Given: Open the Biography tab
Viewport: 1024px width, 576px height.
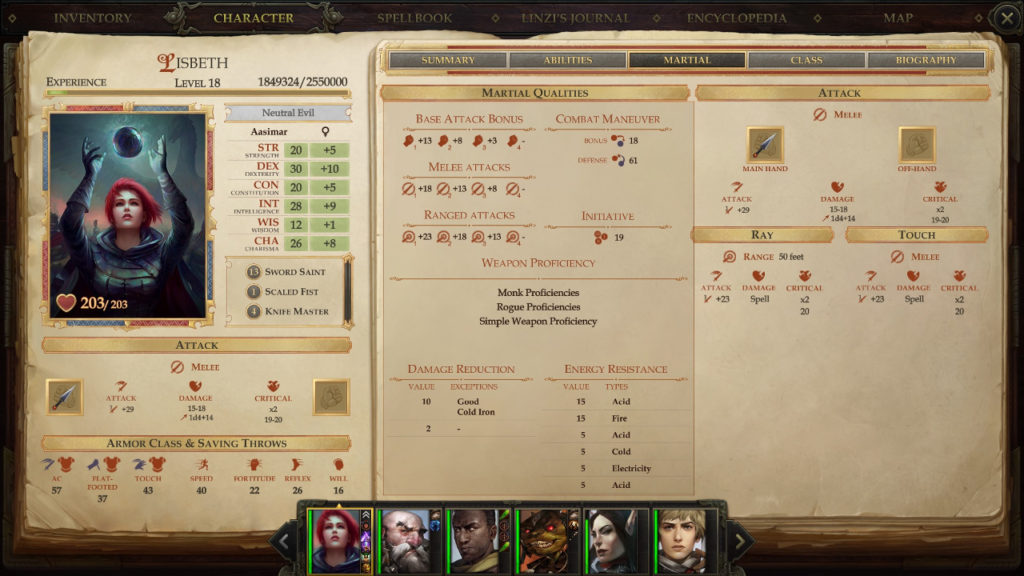Looking at the screenshot, I should [x=926, y=60].
